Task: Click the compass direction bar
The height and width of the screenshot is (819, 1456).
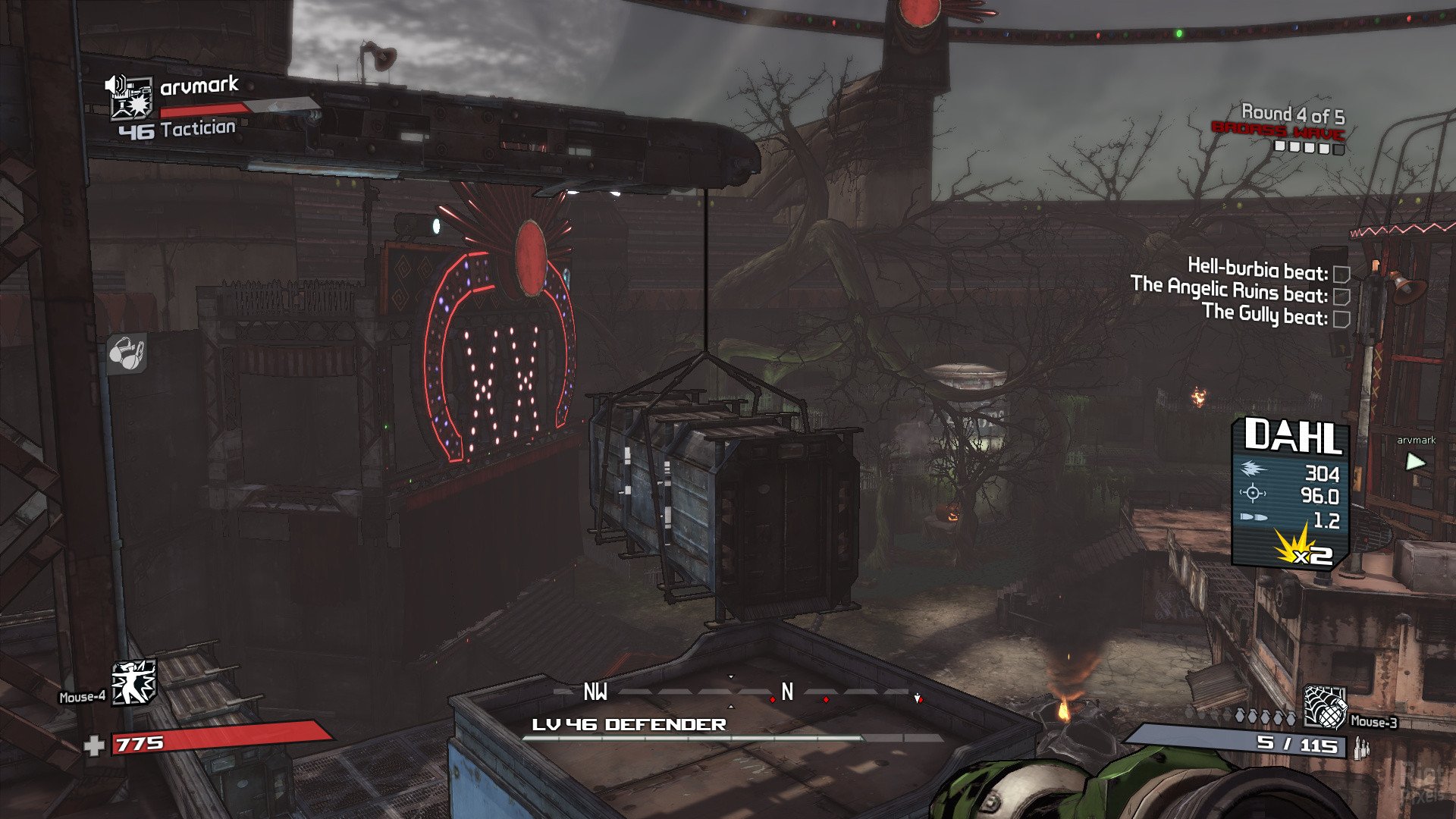Action: (x=739, y=692)
